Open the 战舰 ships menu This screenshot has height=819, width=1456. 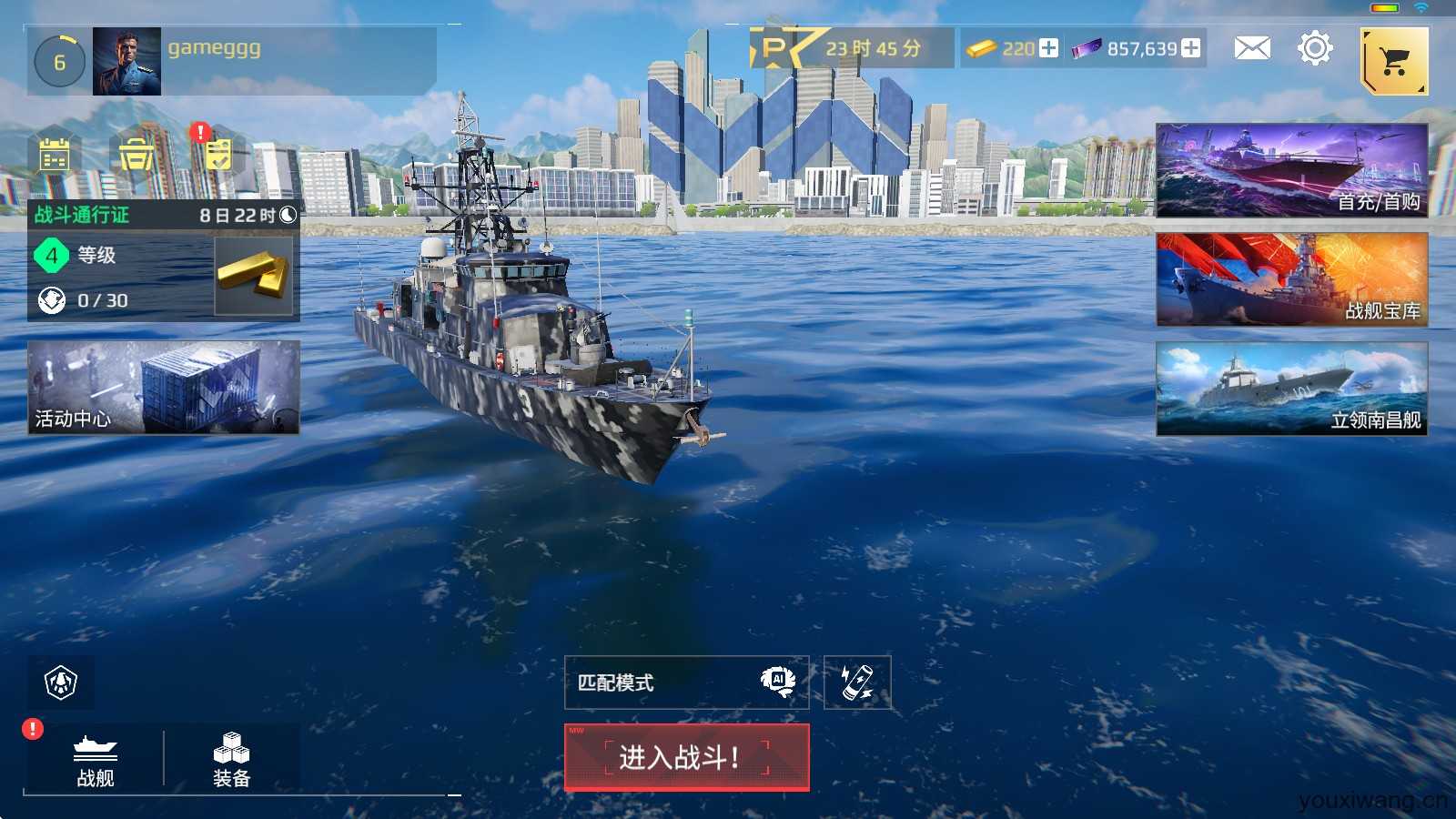96,759
